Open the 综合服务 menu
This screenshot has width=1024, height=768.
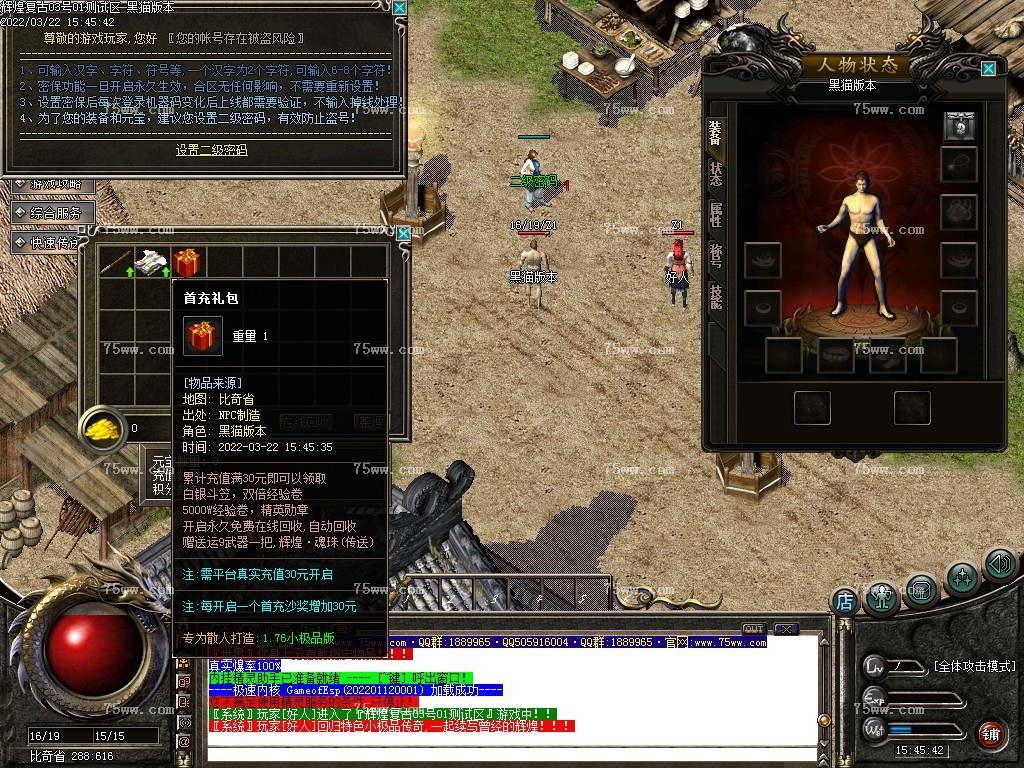click(x=56, y=213)
